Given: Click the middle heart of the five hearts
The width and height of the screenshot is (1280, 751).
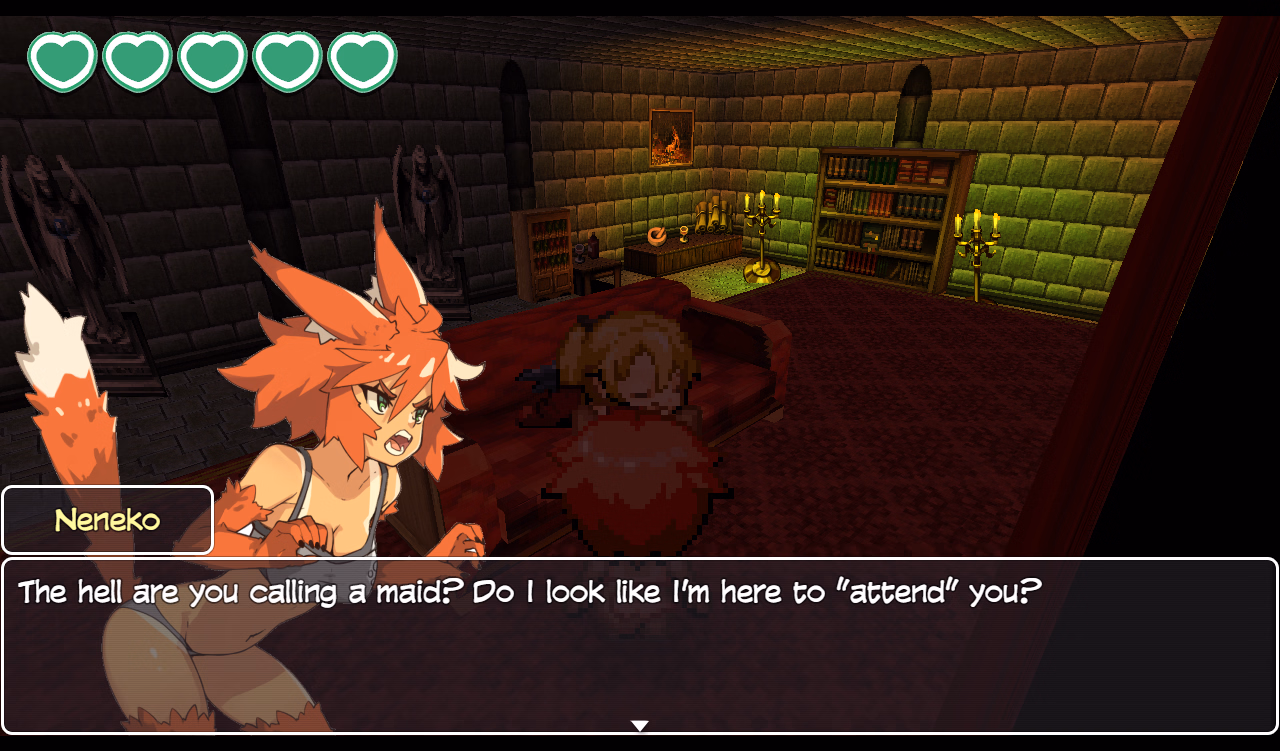Looking at the screenshot, I should tap(212, 59).
